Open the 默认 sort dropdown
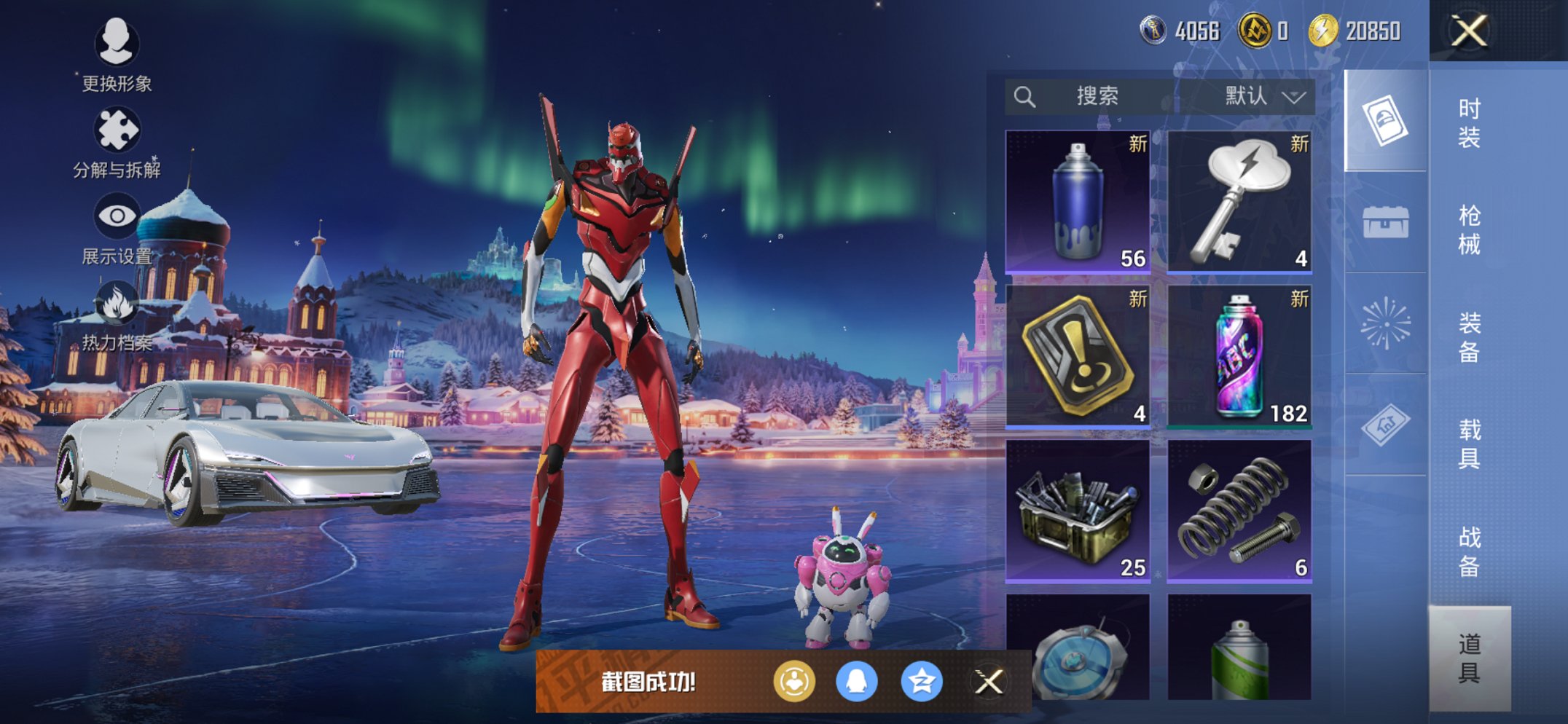The height and width of the screenshot is (724, 1568). coord(1263,96)
